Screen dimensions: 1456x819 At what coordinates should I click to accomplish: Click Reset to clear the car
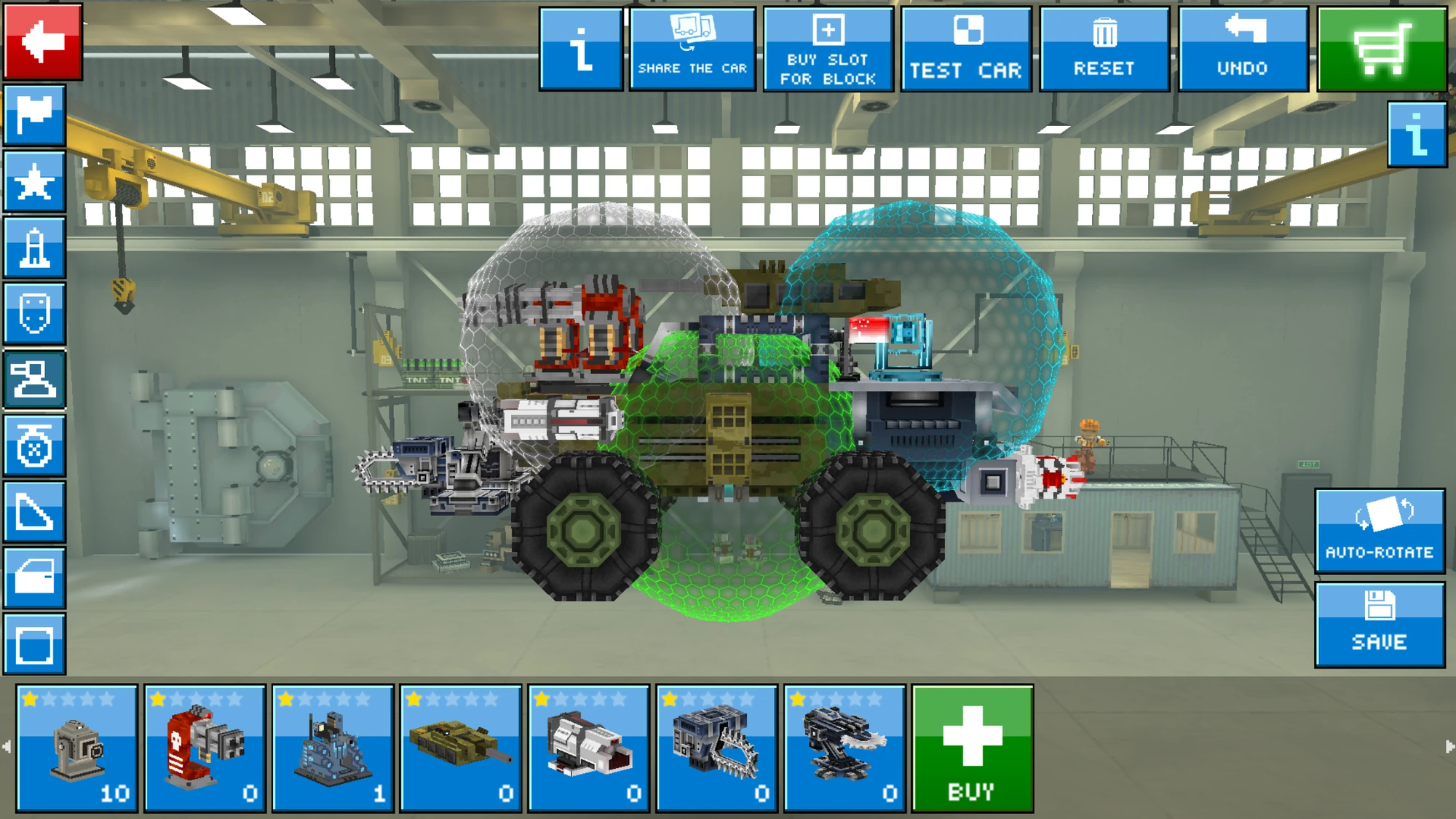1104,47
